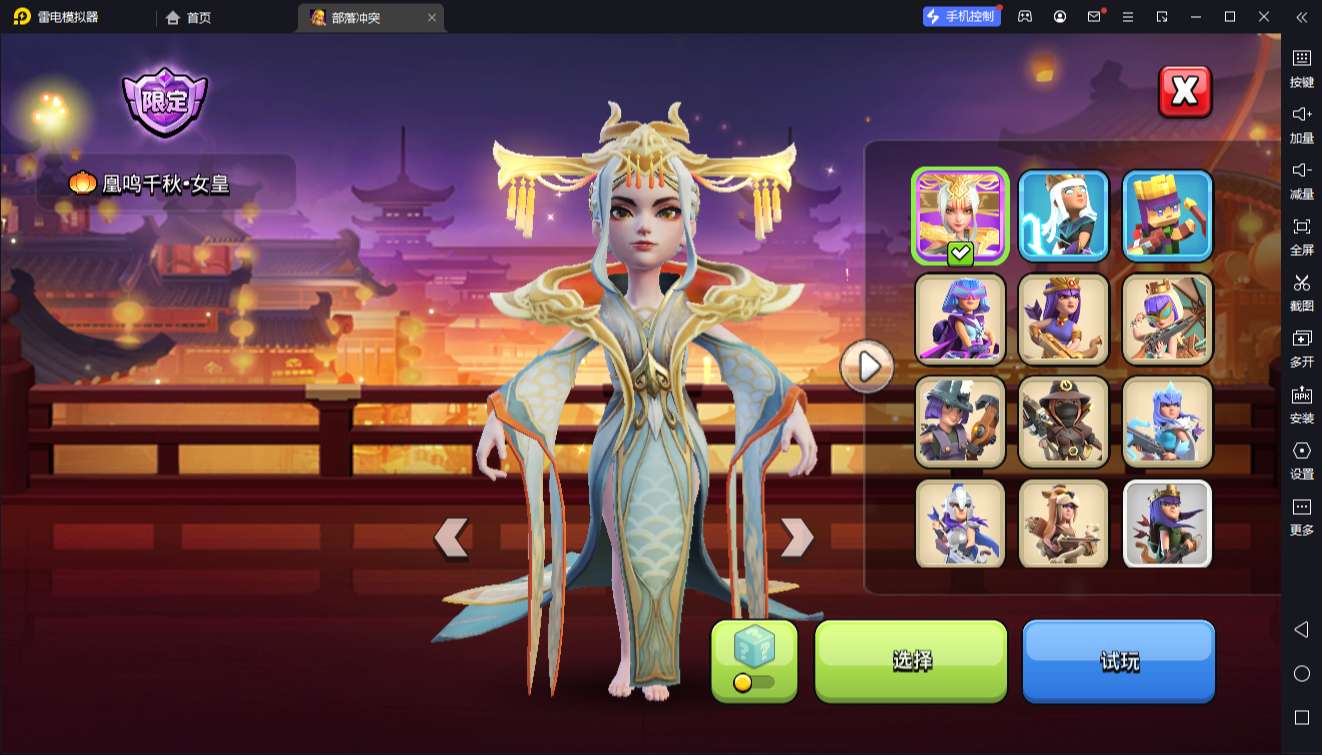Choose the lightning white-haired queen skin
1322x755 pixels.
tap(1064, 216)
